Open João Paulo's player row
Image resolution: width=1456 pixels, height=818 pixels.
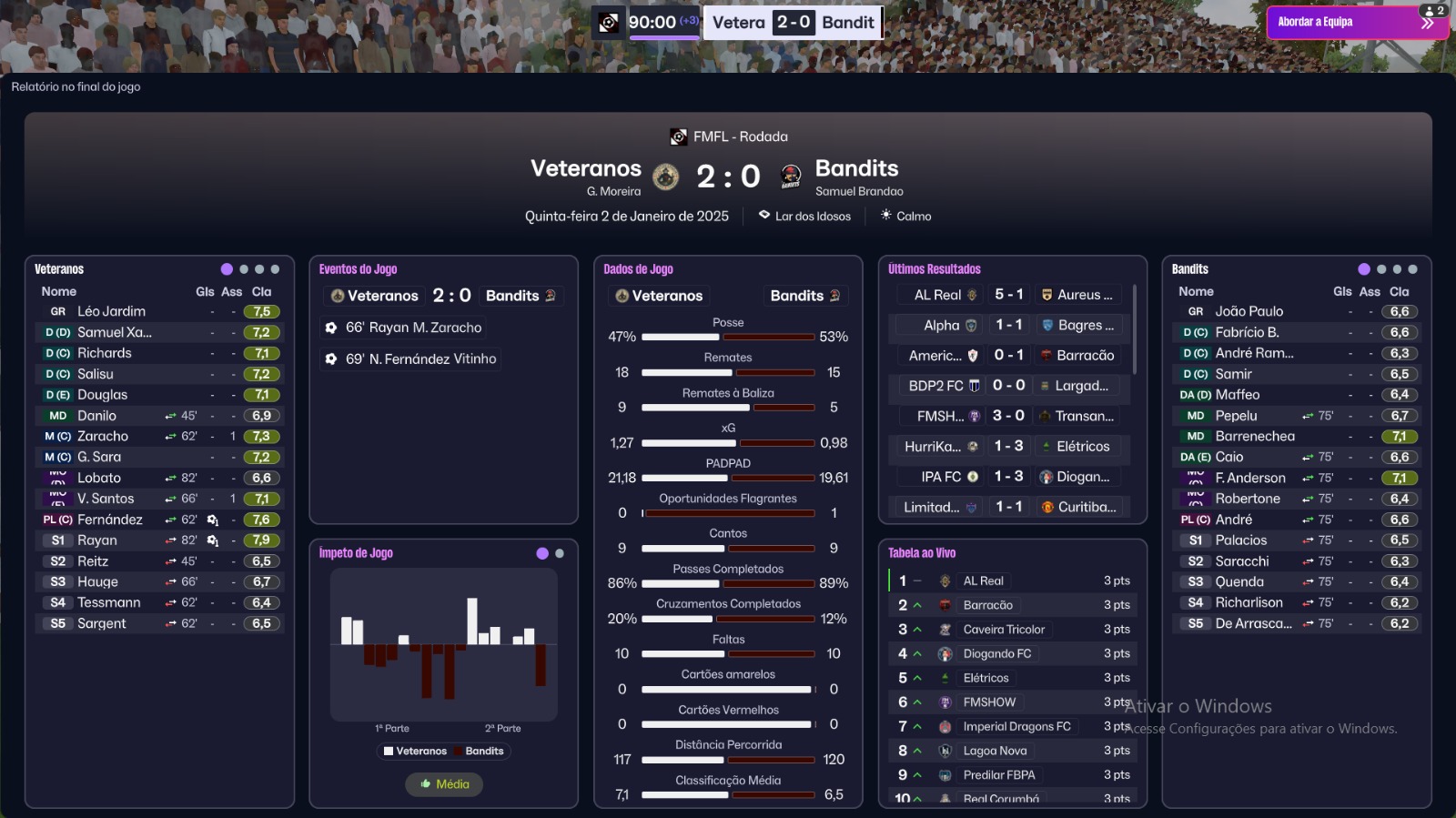1249,311
